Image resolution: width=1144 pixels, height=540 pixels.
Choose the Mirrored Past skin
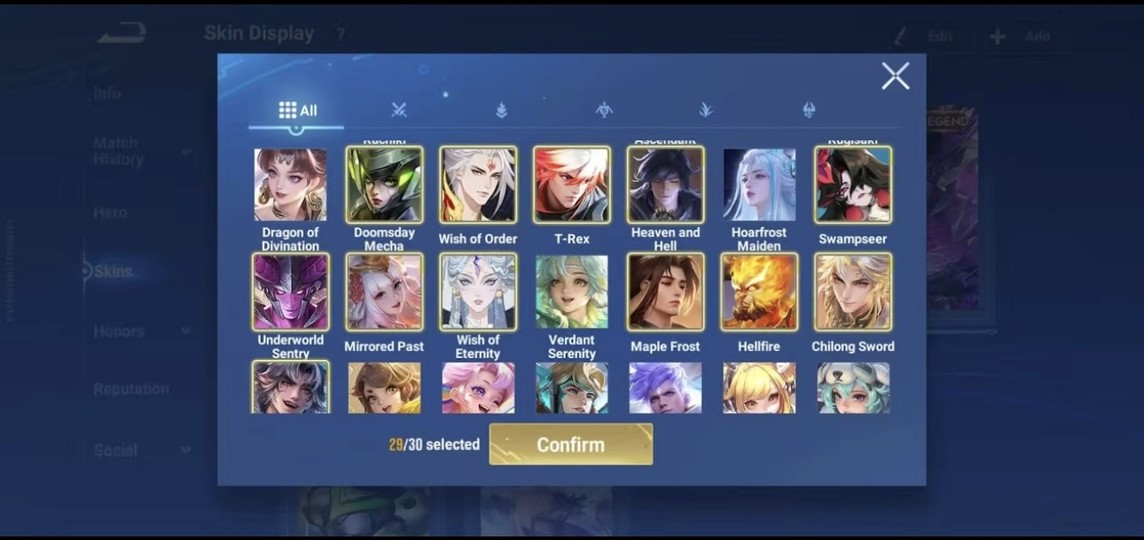click(384, 292)
